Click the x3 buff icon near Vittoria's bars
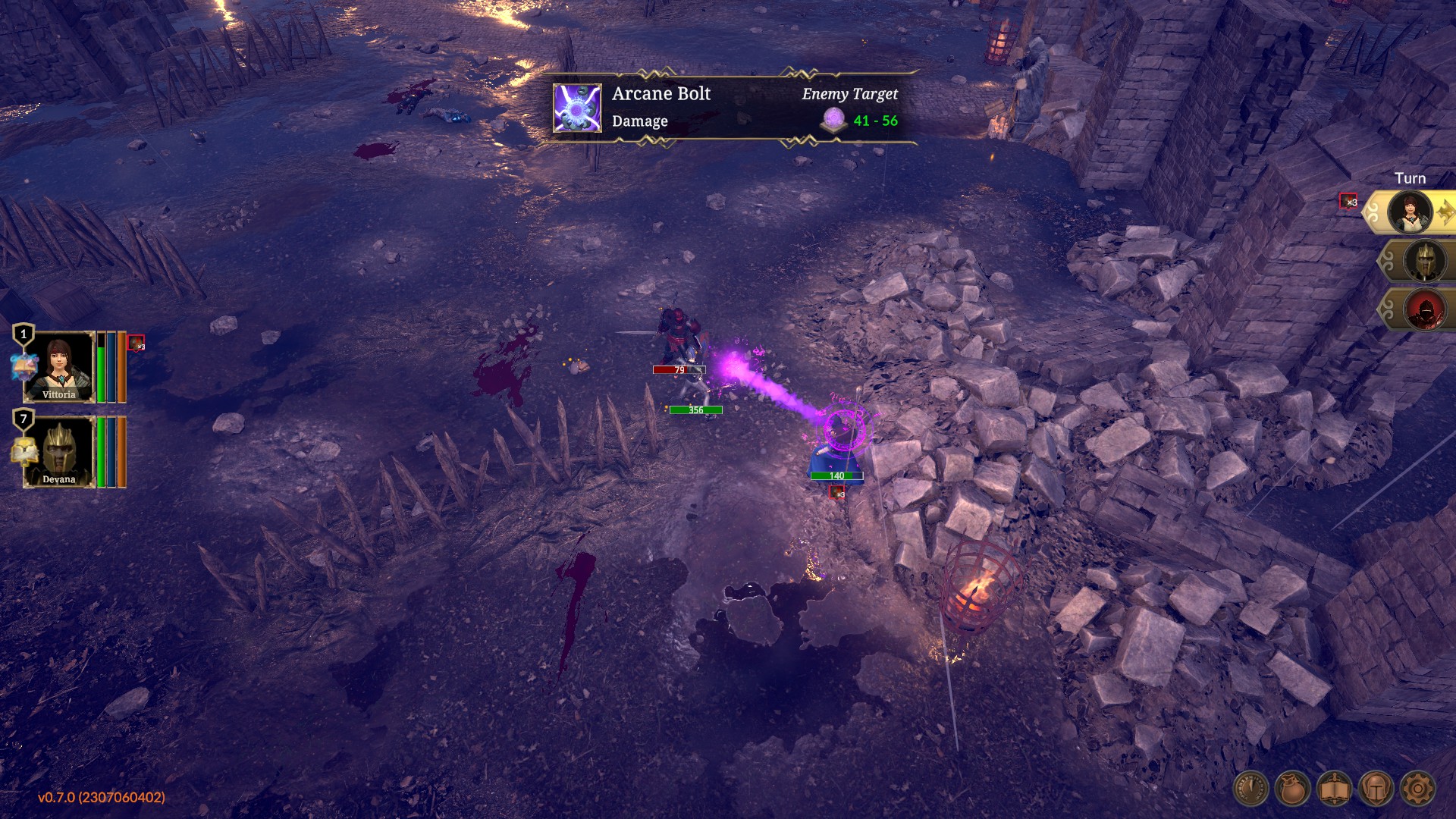The height and width of the screenshot is (819, 1456). tap(135, 343)
